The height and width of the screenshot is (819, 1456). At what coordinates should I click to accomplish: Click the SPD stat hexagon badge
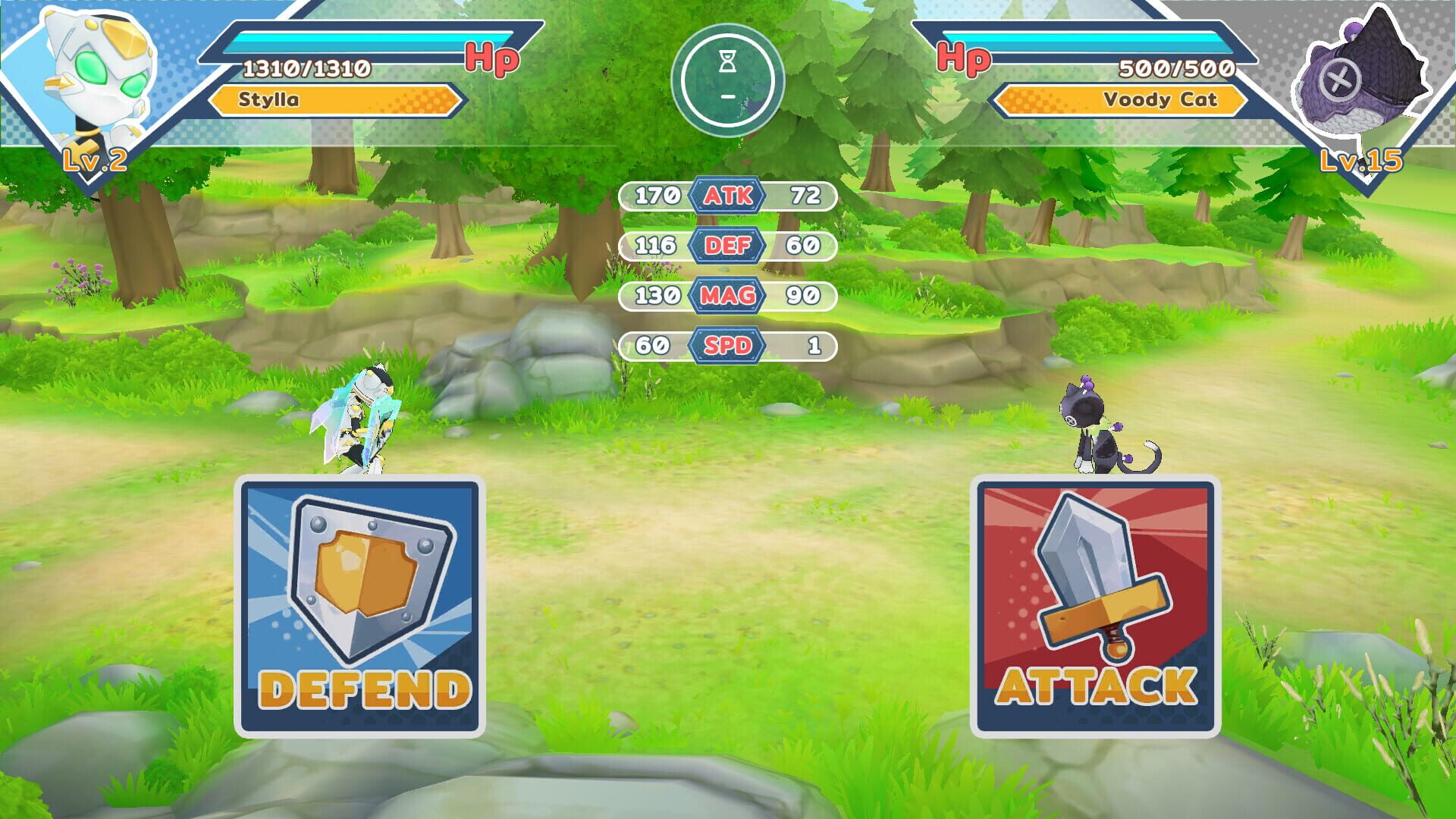tap(729, 346)
